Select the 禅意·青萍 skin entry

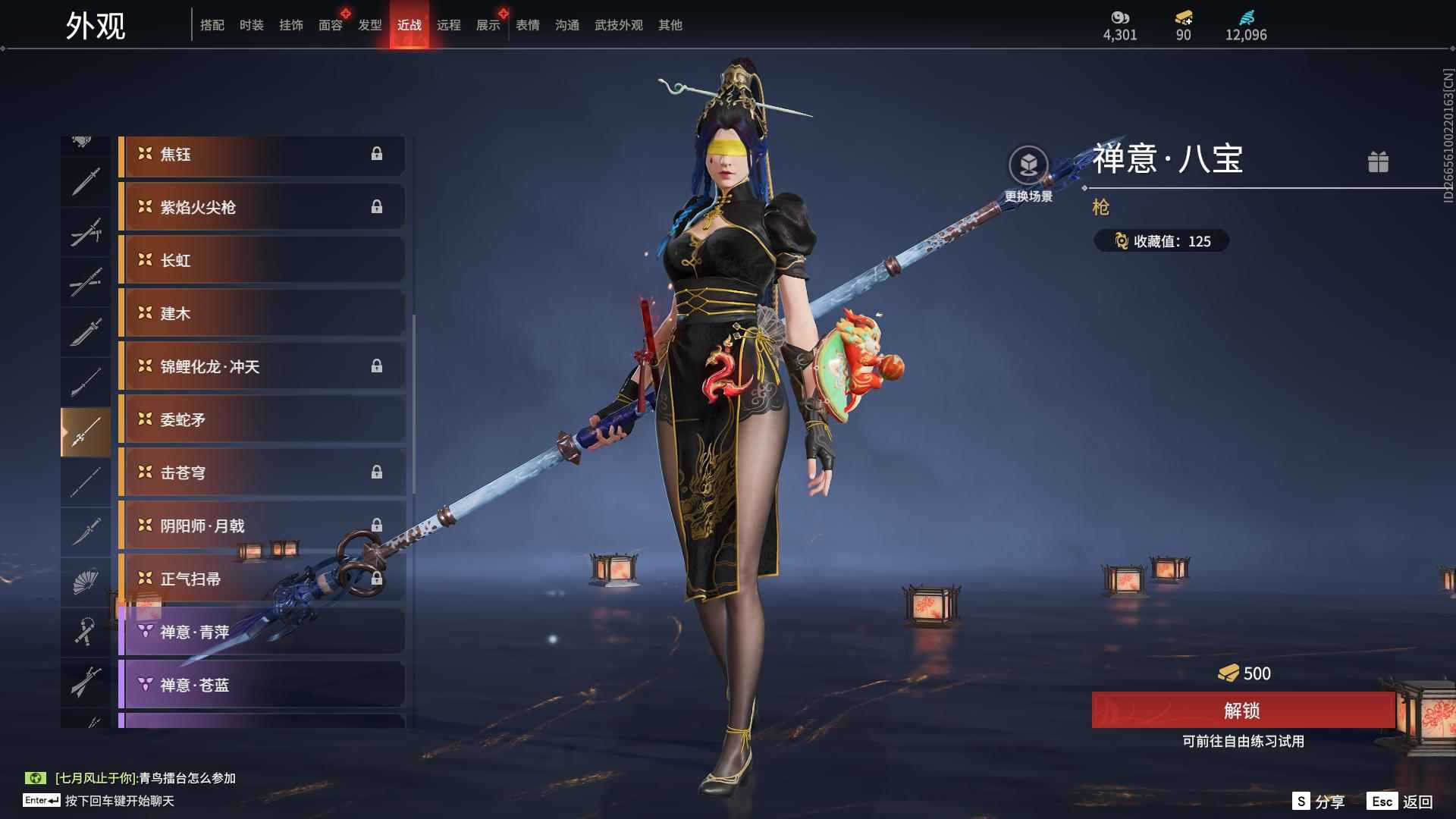pyautogui.click(x=262, y=632)
